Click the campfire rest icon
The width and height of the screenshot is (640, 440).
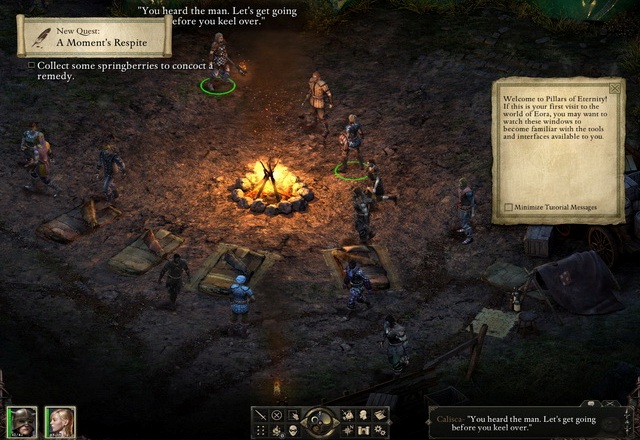coord(277,430)
